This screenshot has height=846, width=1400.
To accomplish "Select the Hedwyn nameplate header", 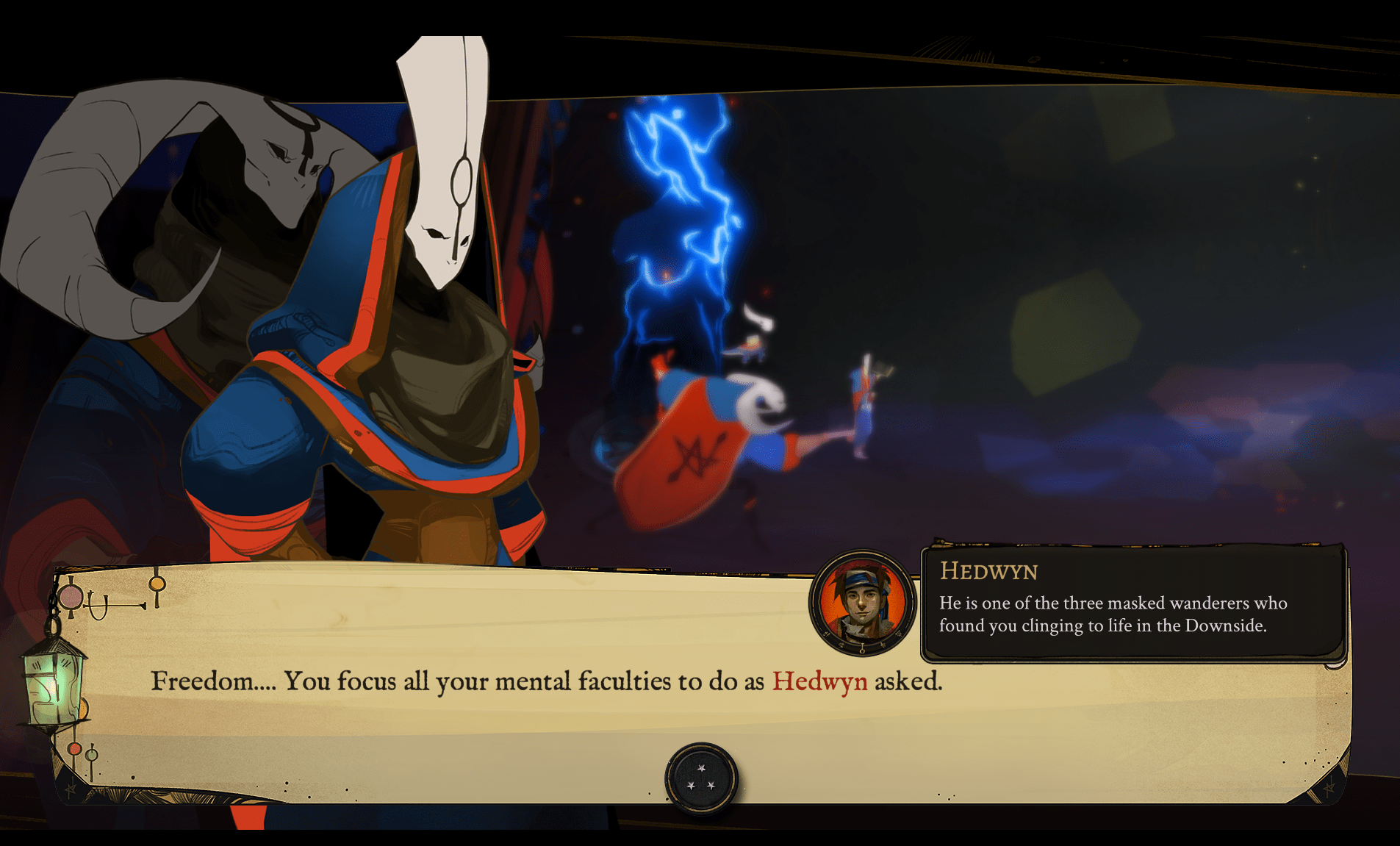I will 988,573.
